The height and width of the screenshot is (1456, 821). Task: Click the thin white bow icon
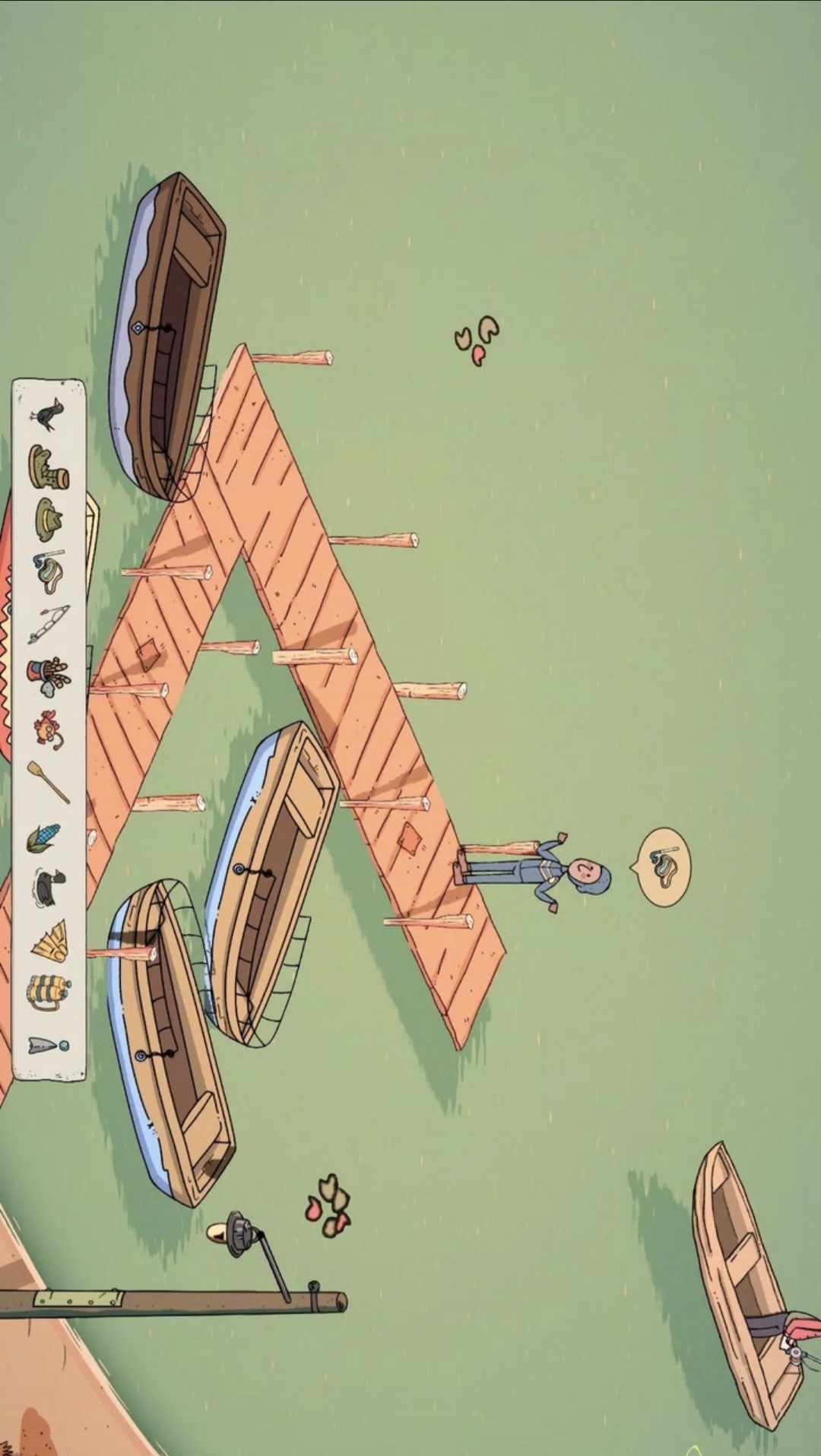click(49, 625)
